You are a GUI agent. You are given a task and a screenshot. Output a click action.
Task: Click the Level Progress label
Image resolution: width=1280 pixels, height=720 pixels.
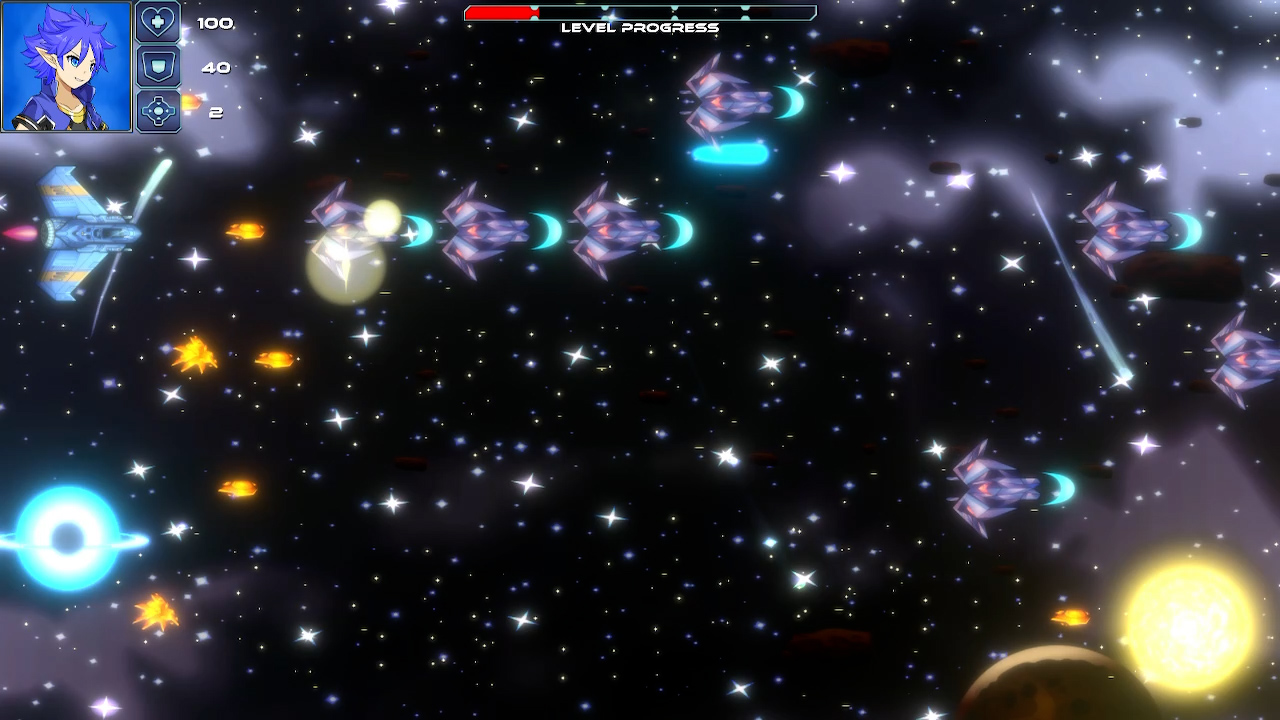(640, 27)
